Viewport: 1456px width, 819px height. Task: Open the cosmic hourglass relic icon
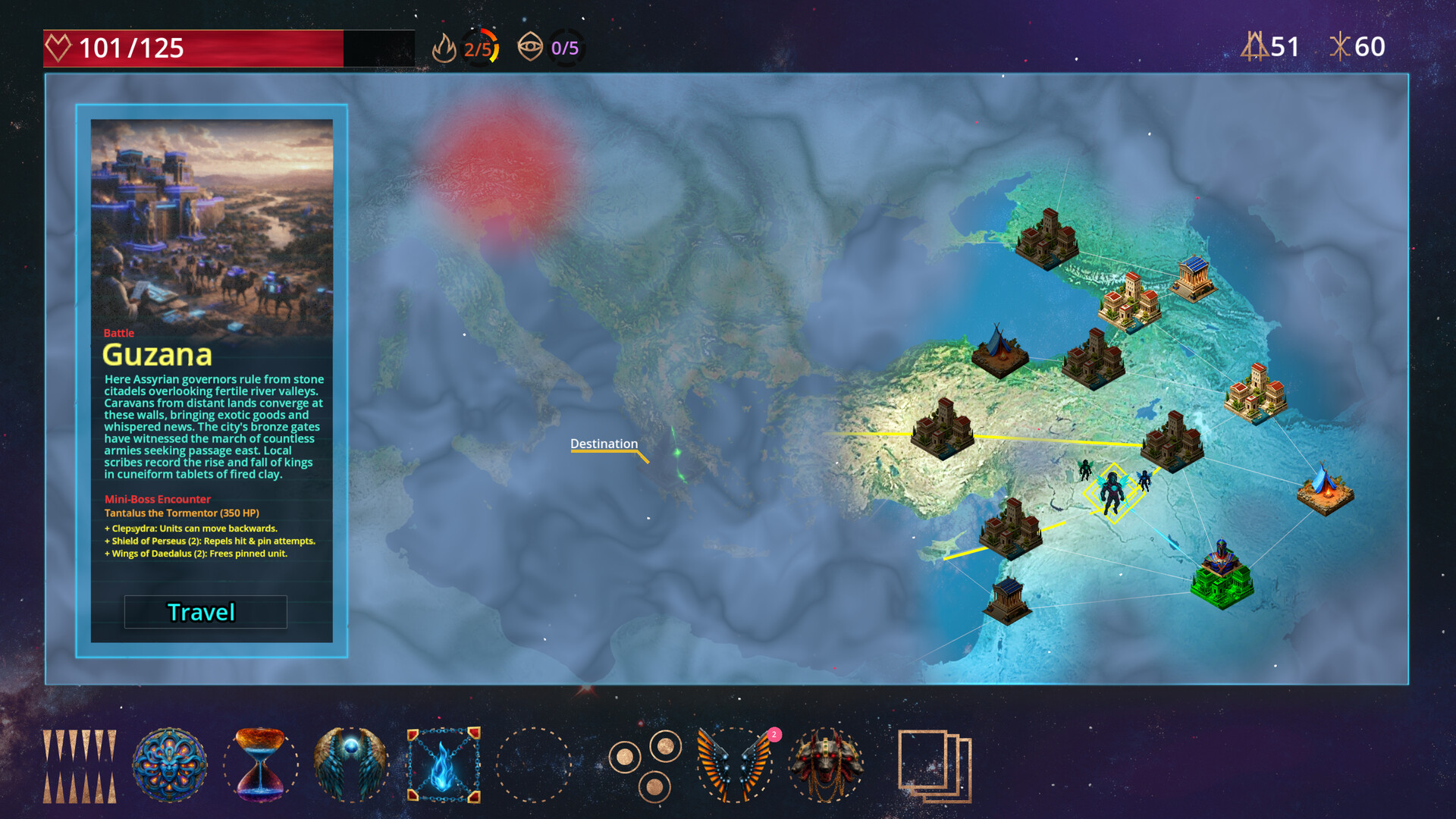pos(261,762)
